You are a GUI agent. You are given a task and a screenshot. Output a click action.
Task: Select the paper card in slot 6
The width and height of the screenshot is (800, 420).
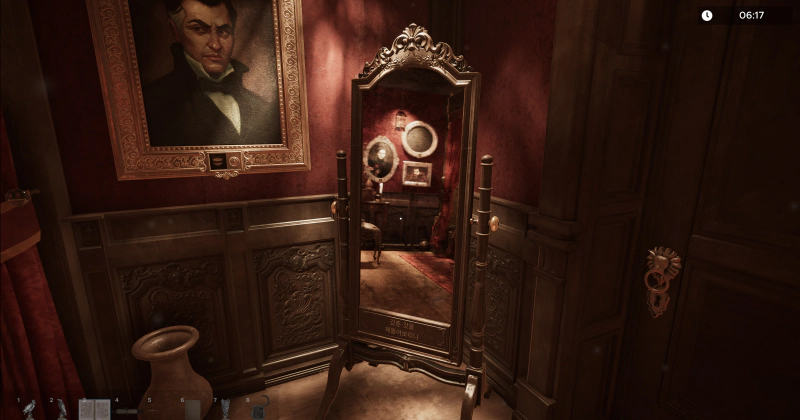tap(193, 409)
